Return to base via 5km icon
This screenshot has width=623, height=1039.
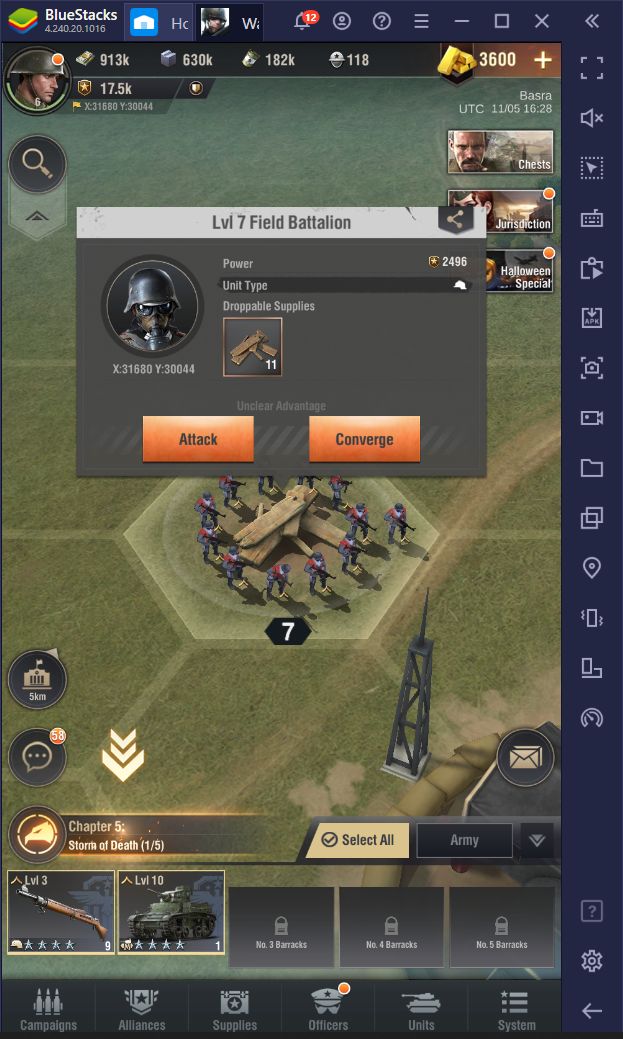37,680
